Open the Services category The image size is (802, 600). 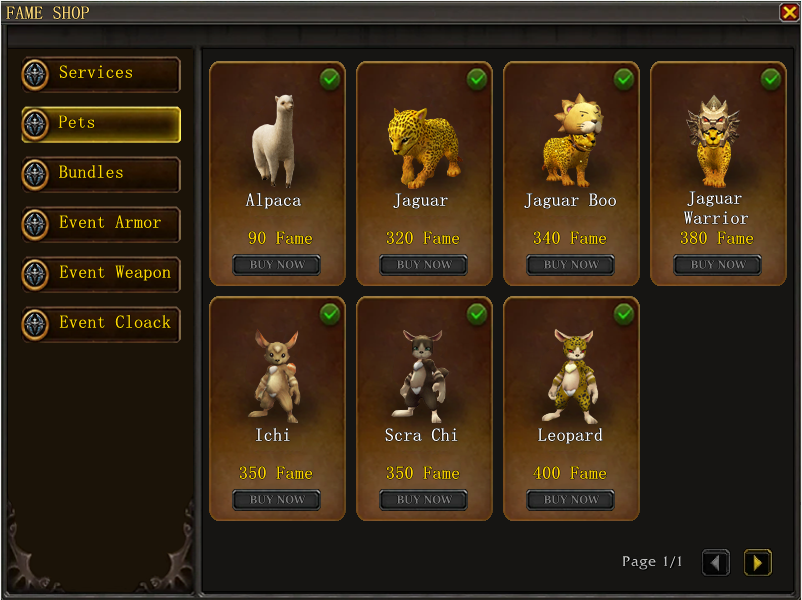pyautogui.click(x=101, y=74)
